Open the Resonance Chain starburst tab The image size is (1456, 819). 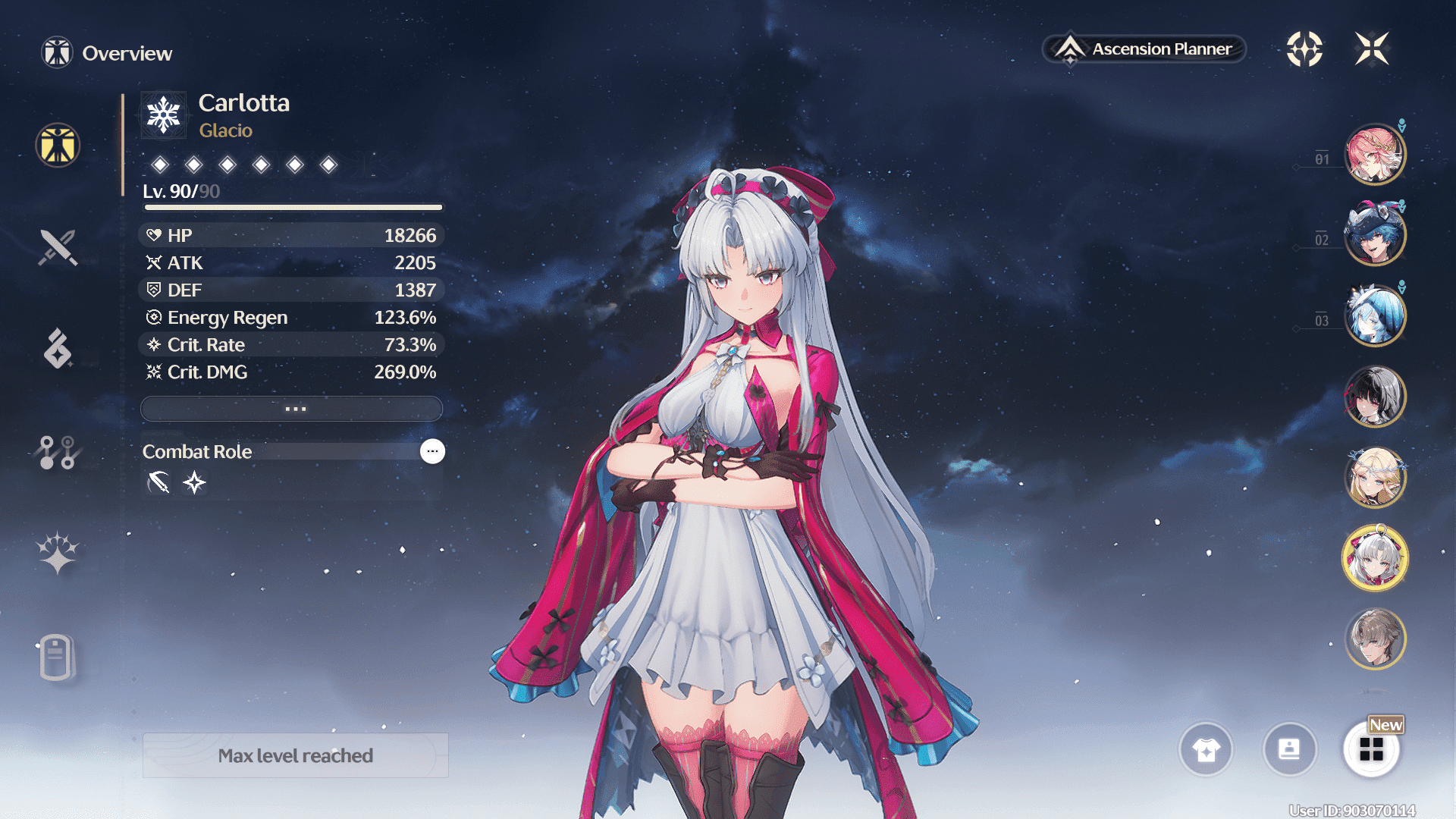click(58, 552)
